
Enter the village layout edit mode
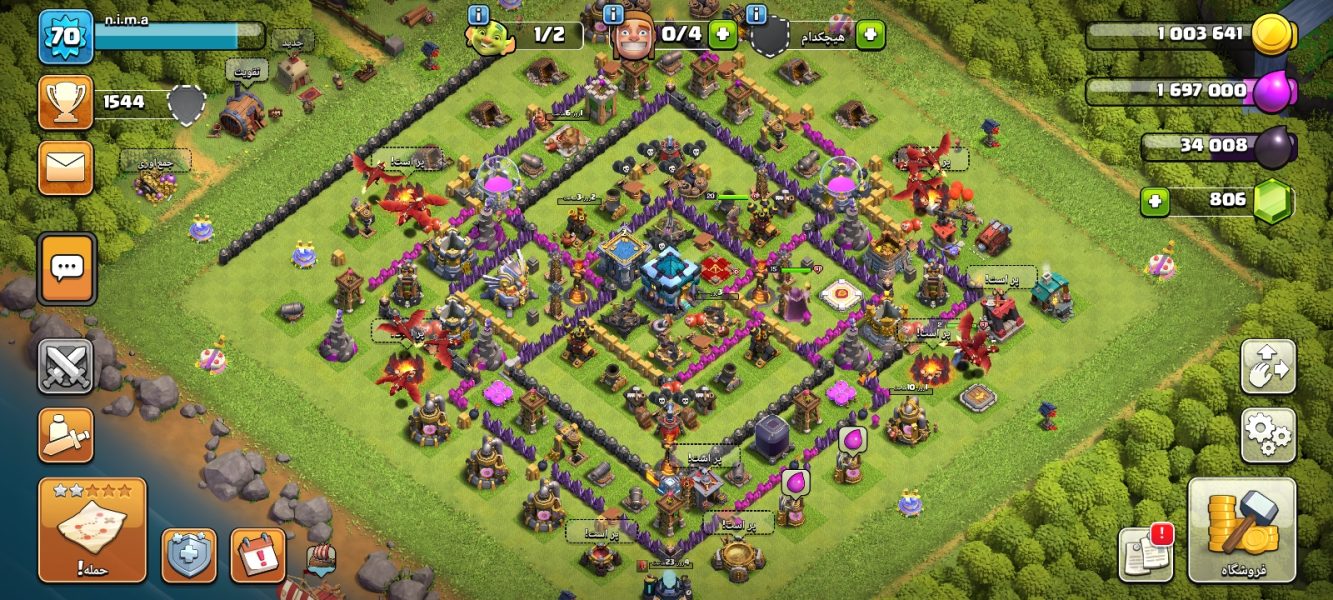1268,367
